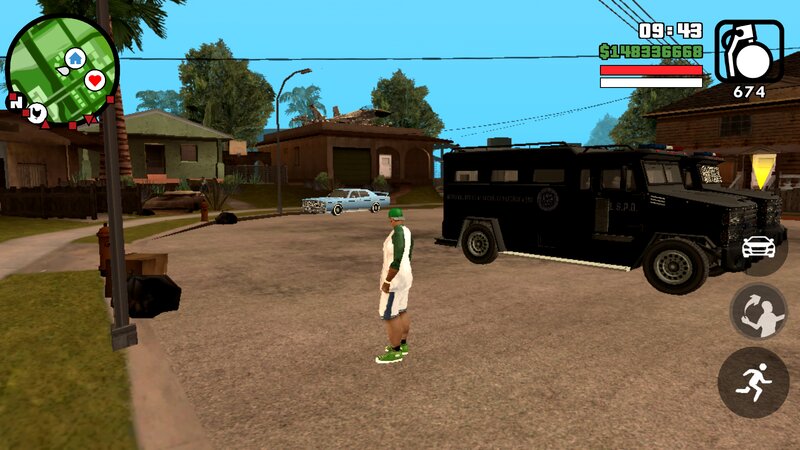The image size is (800, 450).
Task: Enter the vehicle with the car button
Action: 759,246
